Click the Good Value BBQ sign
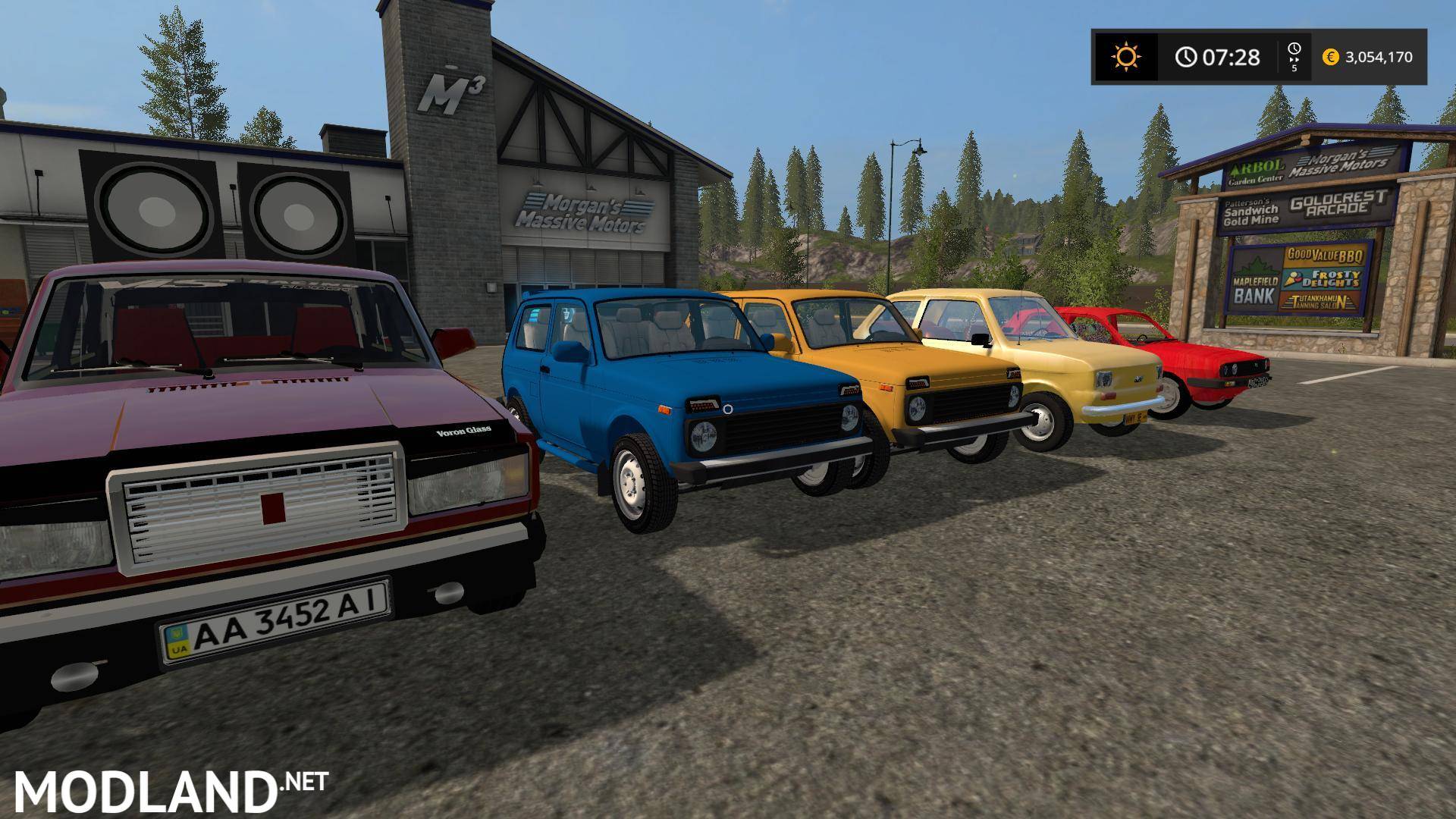Viewport: 1456px width, 819px height. [1326, 256]
